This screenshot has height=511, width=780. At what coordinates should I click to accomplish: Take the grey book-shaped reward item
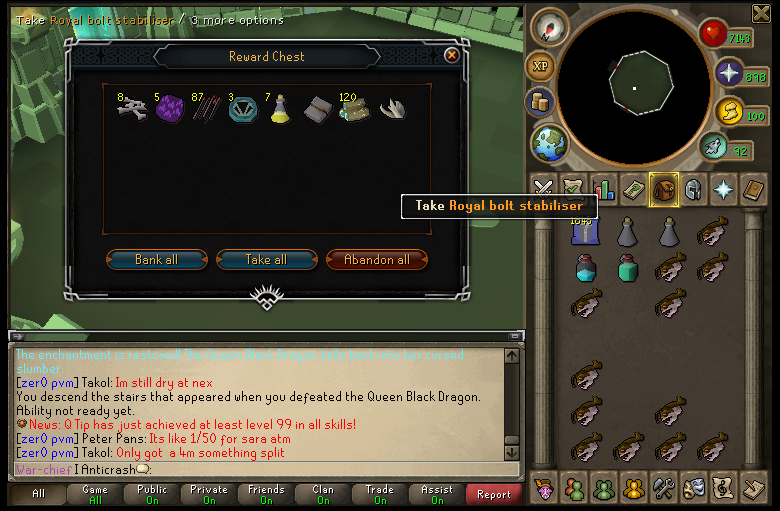tap(317, 109)
